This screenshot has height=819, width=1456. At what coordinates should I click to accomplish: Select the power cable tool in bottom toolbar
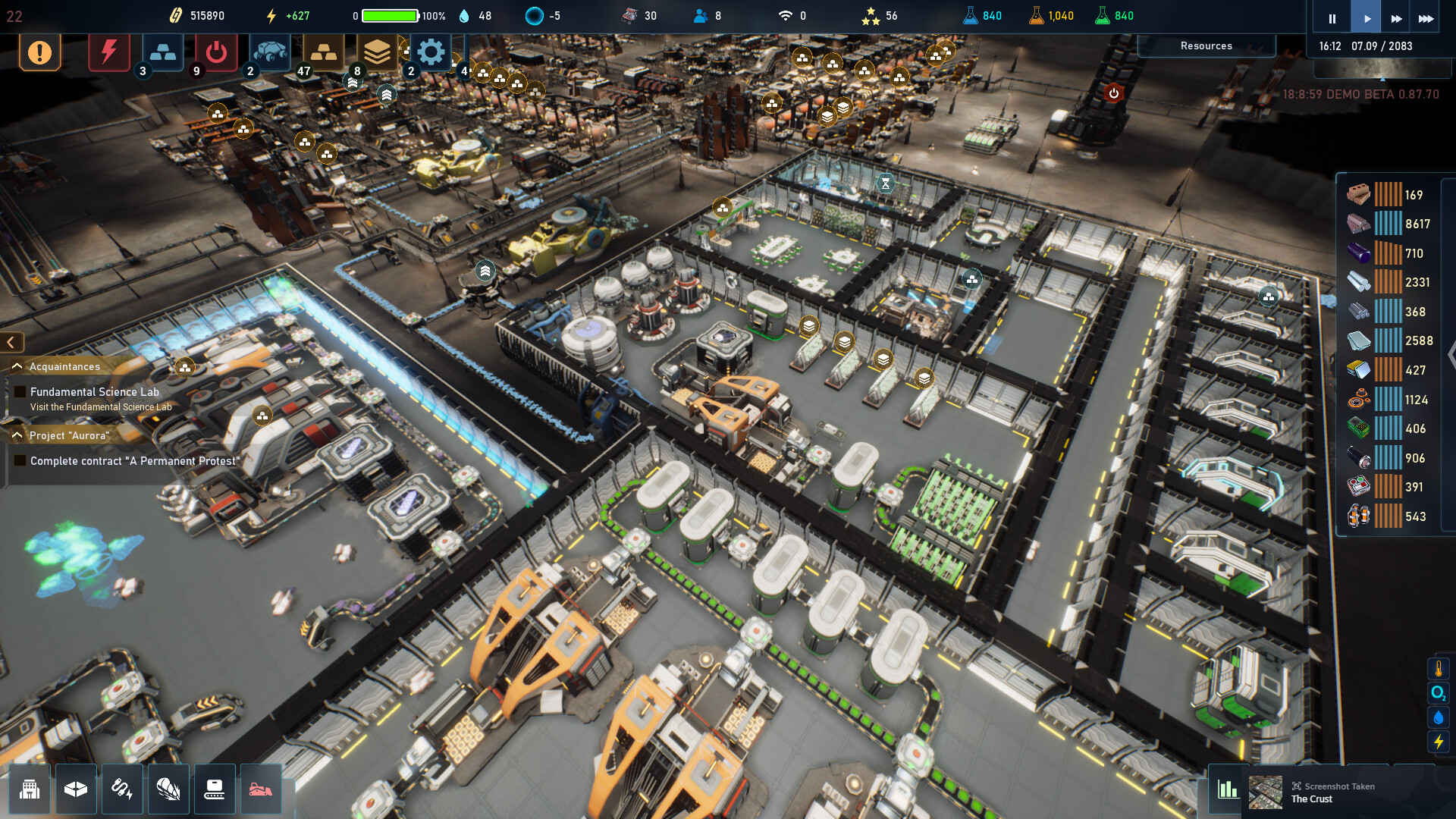coord(121,789)
